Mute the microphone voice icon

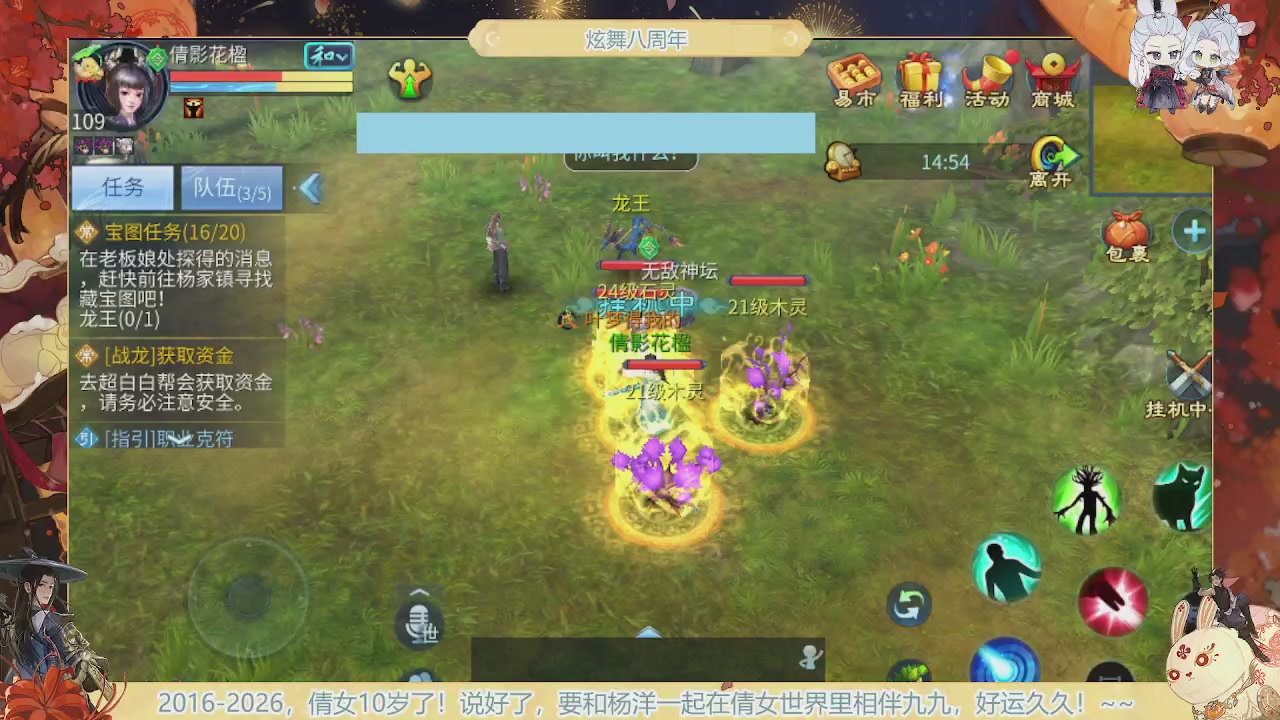click(x=420, y=625)
